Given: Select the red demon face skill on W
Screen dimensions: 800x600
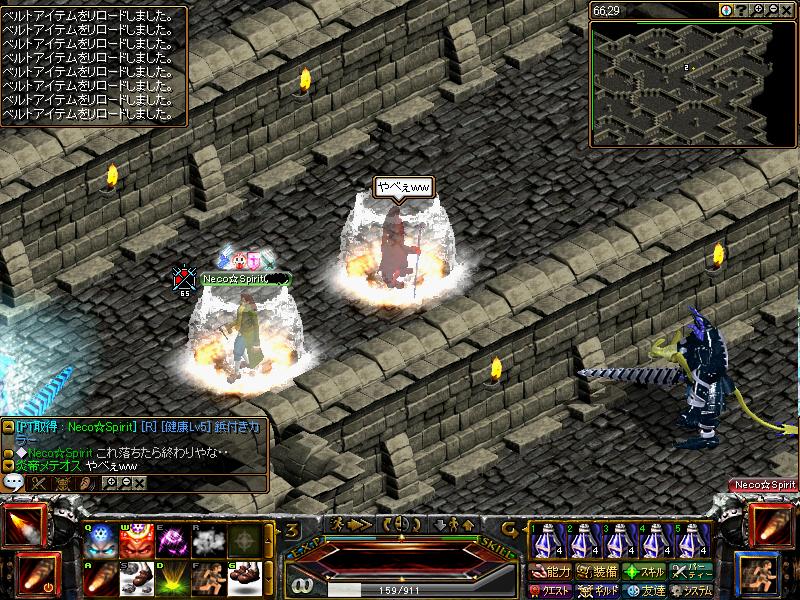Looking at the screenshot, I should coord(135,541).
